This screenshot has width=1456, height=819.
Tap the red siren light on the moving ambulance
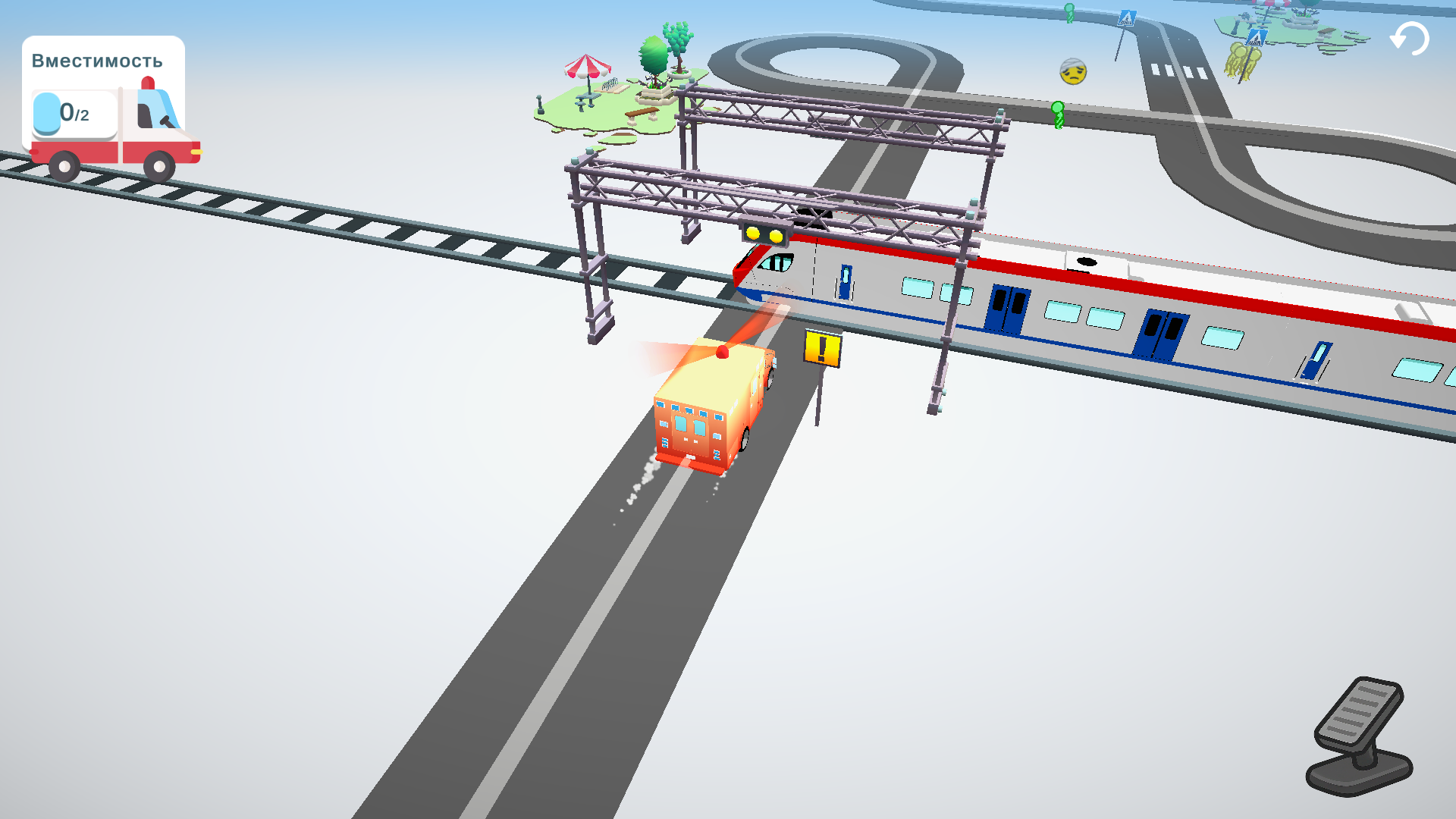[x=723, y=352]
